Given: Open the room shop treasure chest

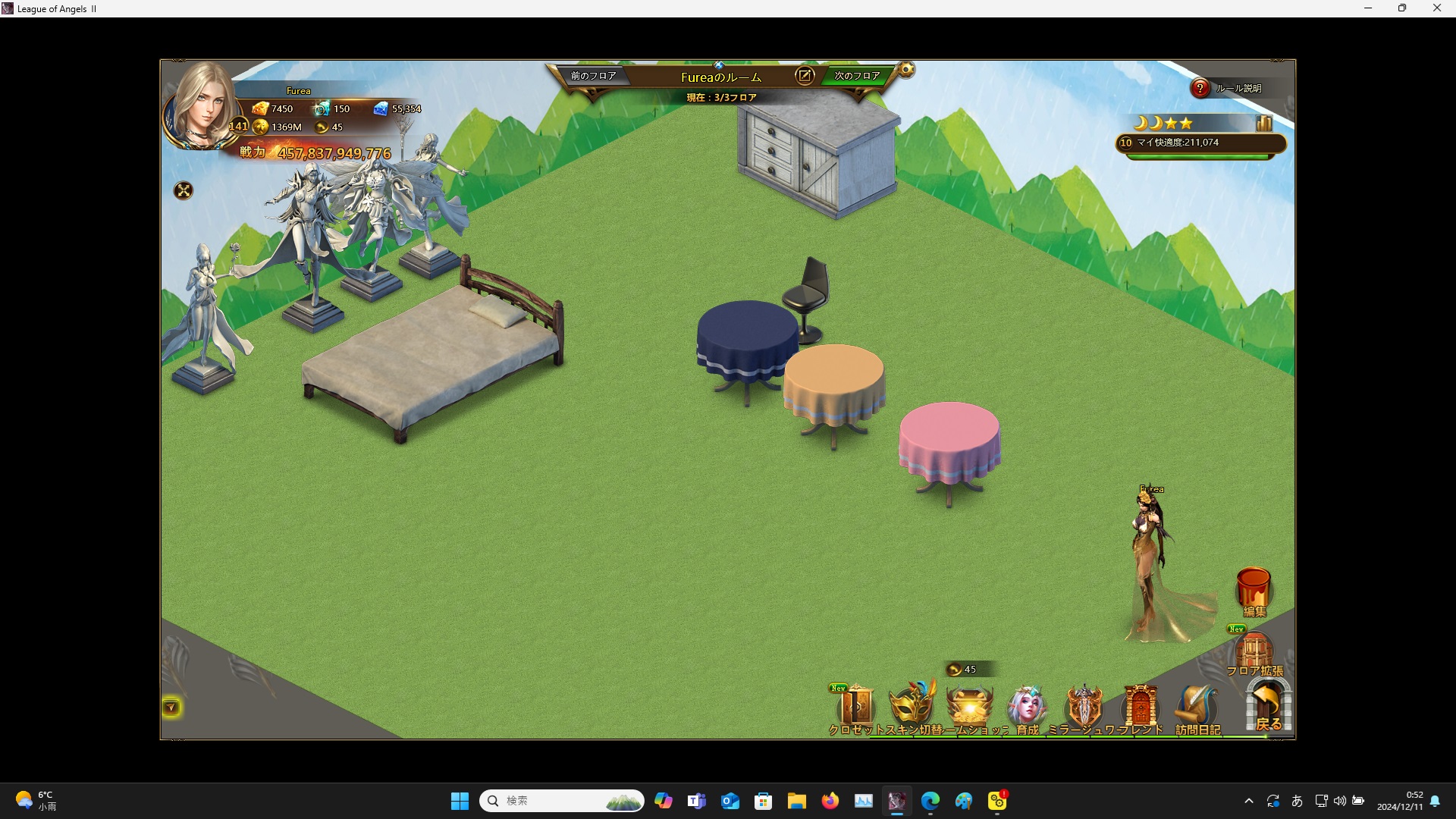Looking at the screenshot, I should tap(970, 707).
